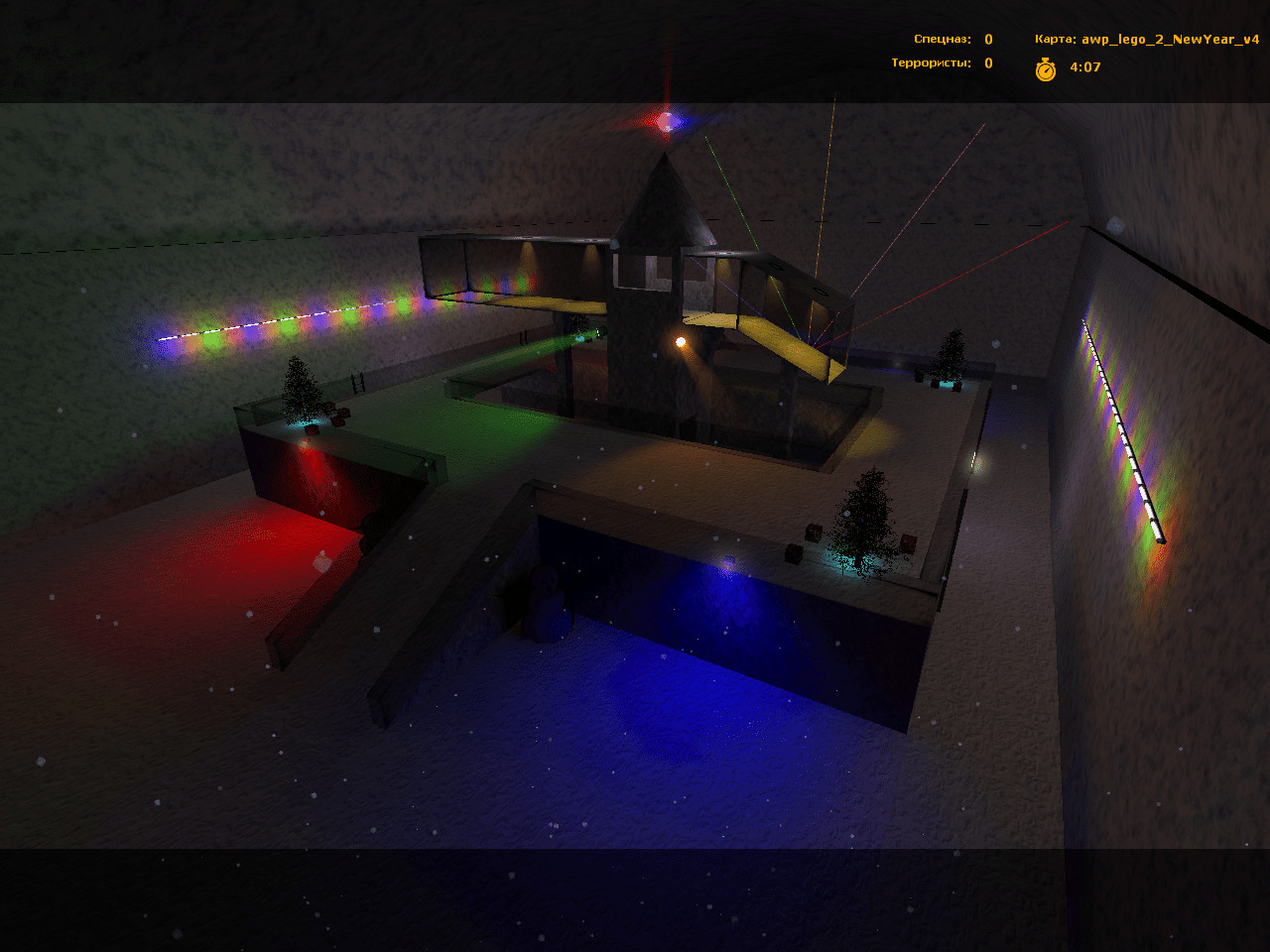Click the stopwatch timer icon
Screen dimensions: 1270x952
[x=1047, y=69]
